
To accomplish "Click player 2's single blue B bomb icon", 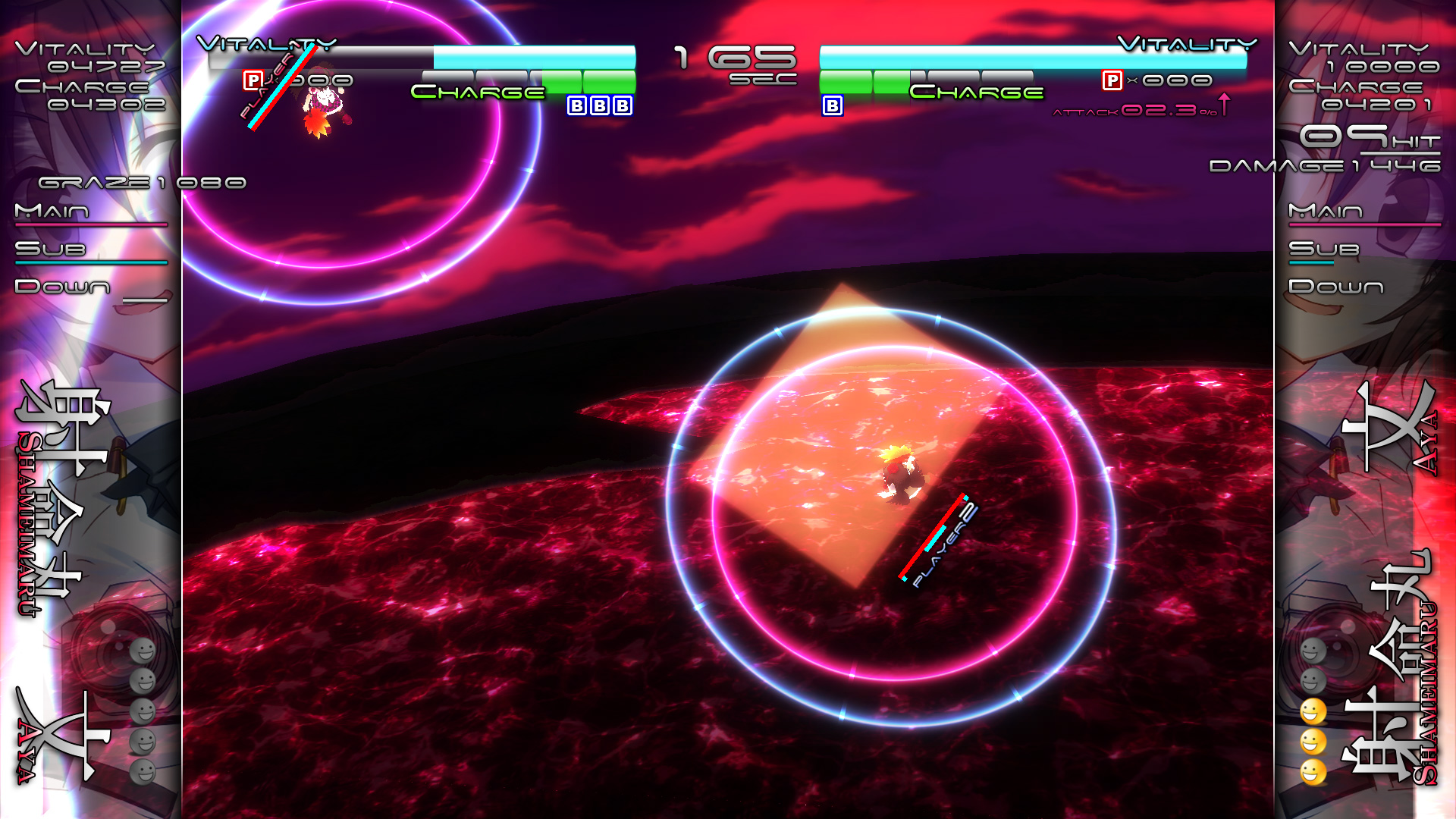I will 832,105.
